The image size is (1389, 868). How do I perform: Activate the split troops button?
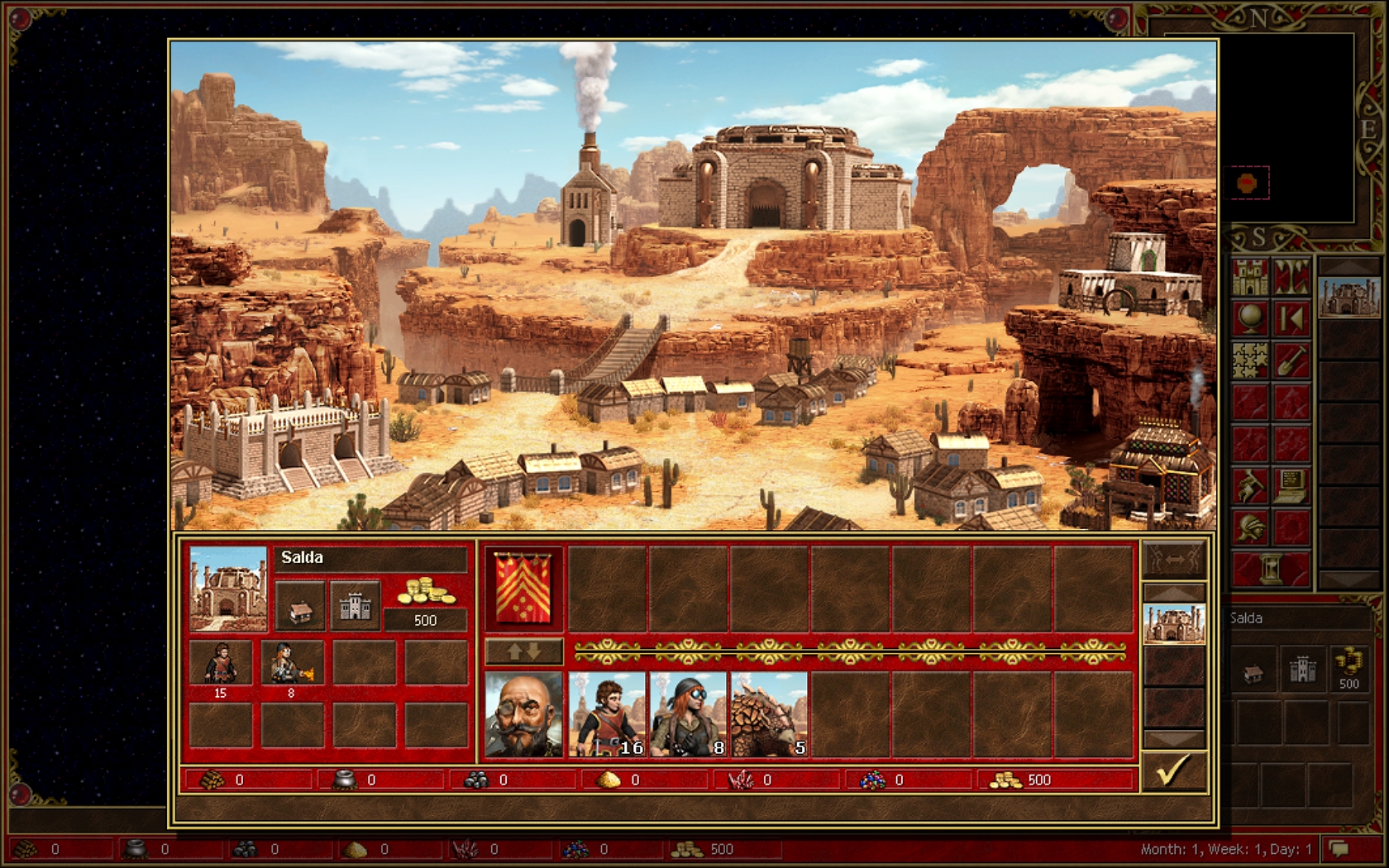[1173, 560]
